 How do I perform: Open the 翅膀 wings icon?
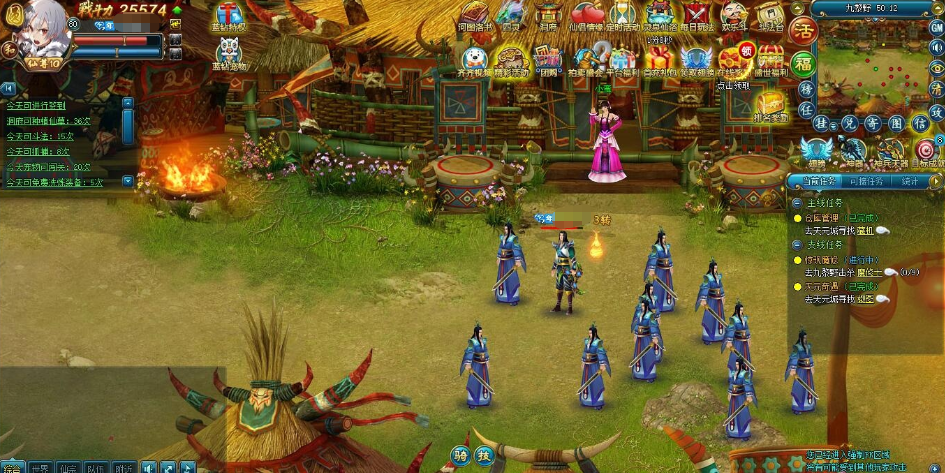click(x=816, y=152)
